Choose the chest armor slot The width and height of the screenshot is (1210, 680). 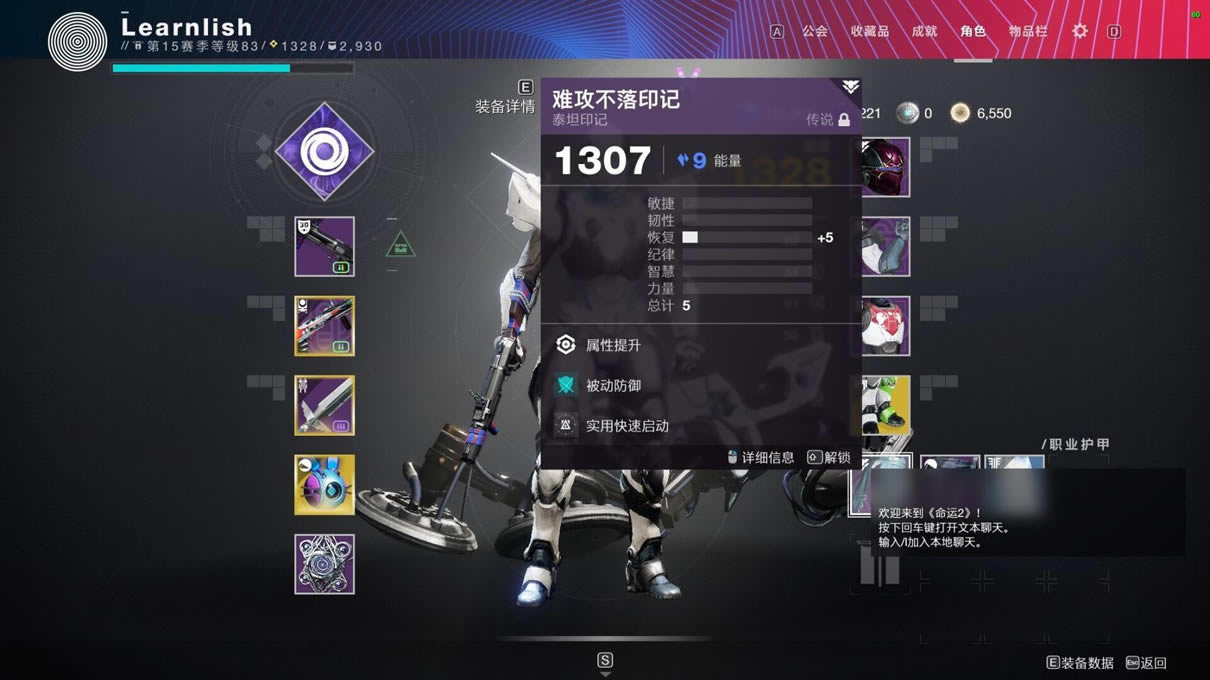pos(886,325)
